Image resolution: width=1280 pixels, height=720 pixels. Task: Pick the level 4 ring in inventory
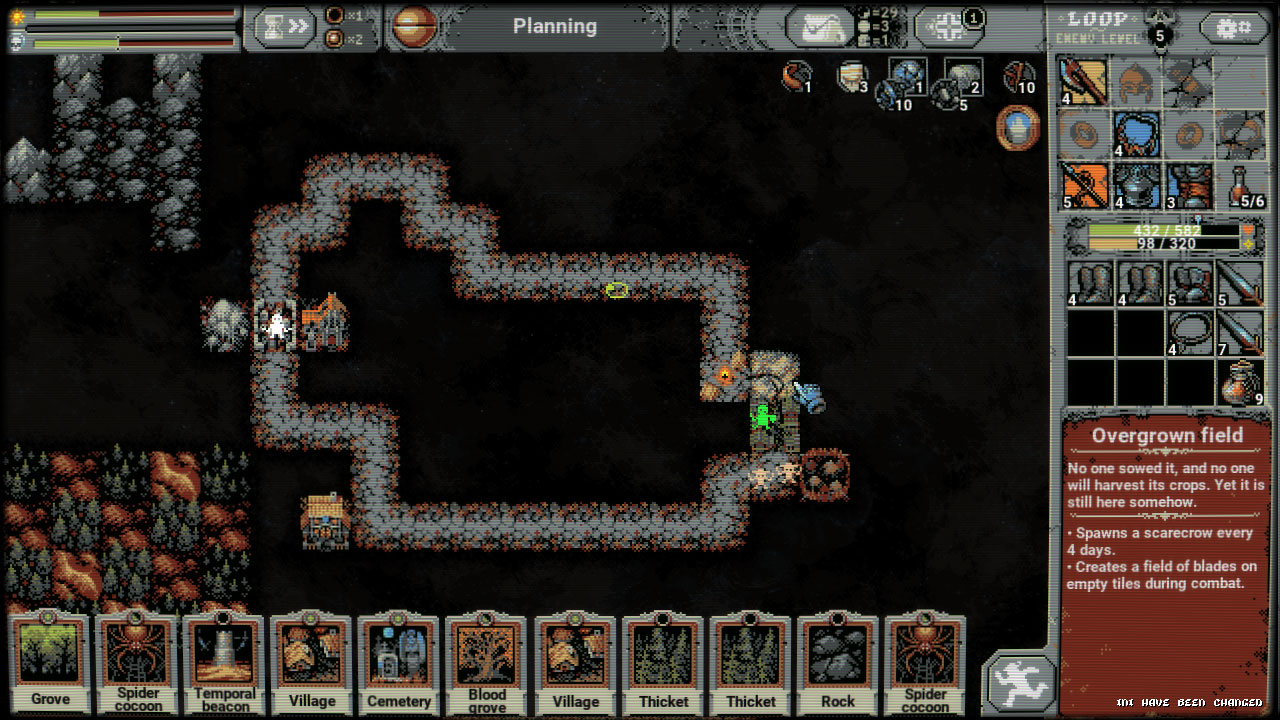click(1189, 334)
